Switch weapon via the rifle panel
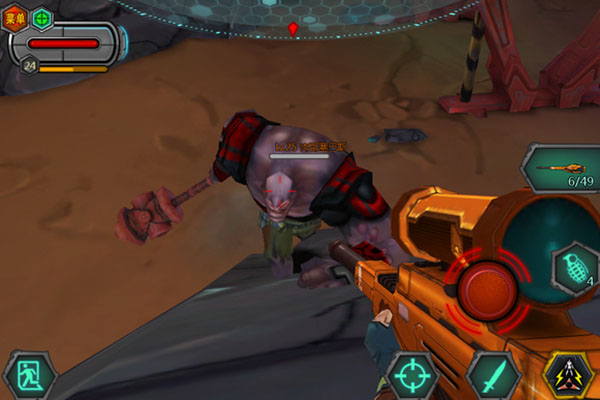 pyautogui.click(x=562, y=169)
